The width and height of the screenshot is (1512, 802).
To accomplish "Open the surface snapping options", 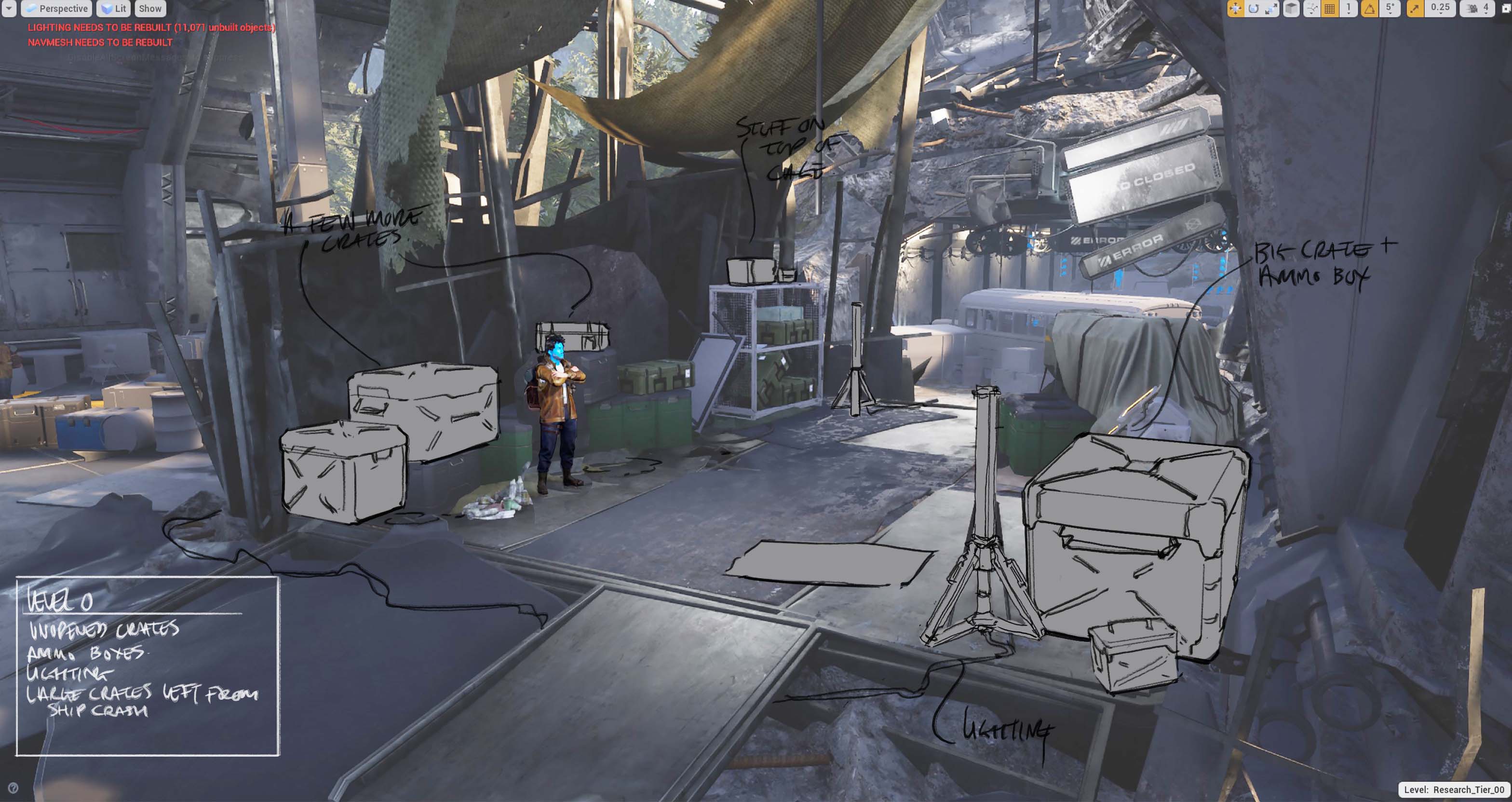I will coord(1311,8).
